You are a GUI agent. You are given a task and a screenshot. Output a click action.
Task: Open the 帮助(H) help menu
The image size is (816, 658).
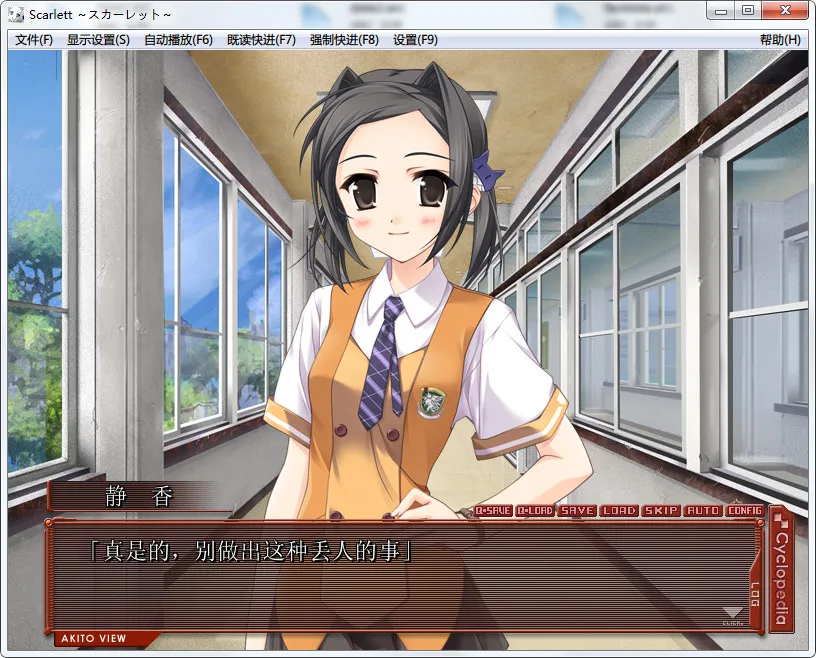(780, 40)
